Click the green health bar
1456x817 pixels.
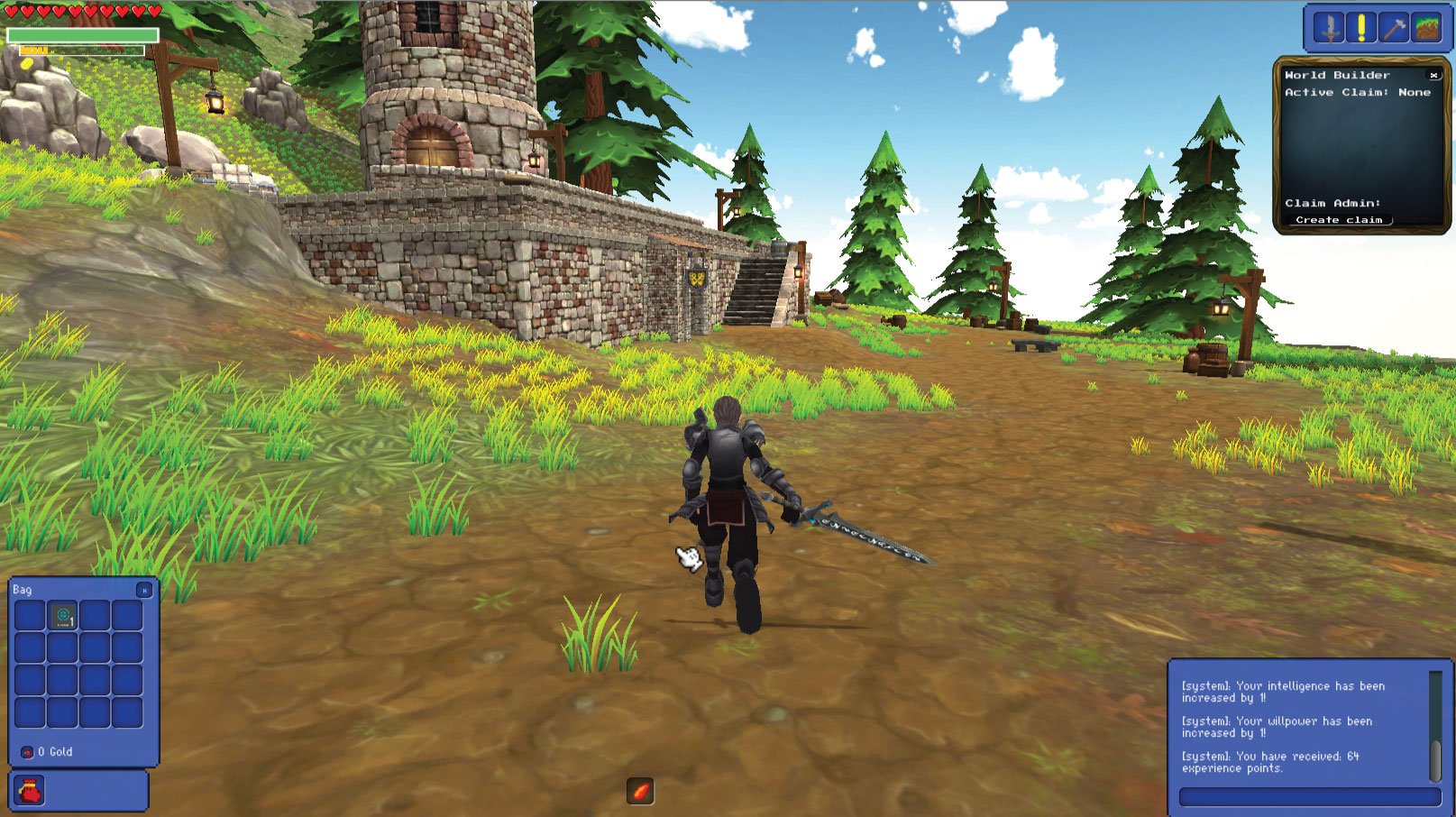[x=86, y=33]
